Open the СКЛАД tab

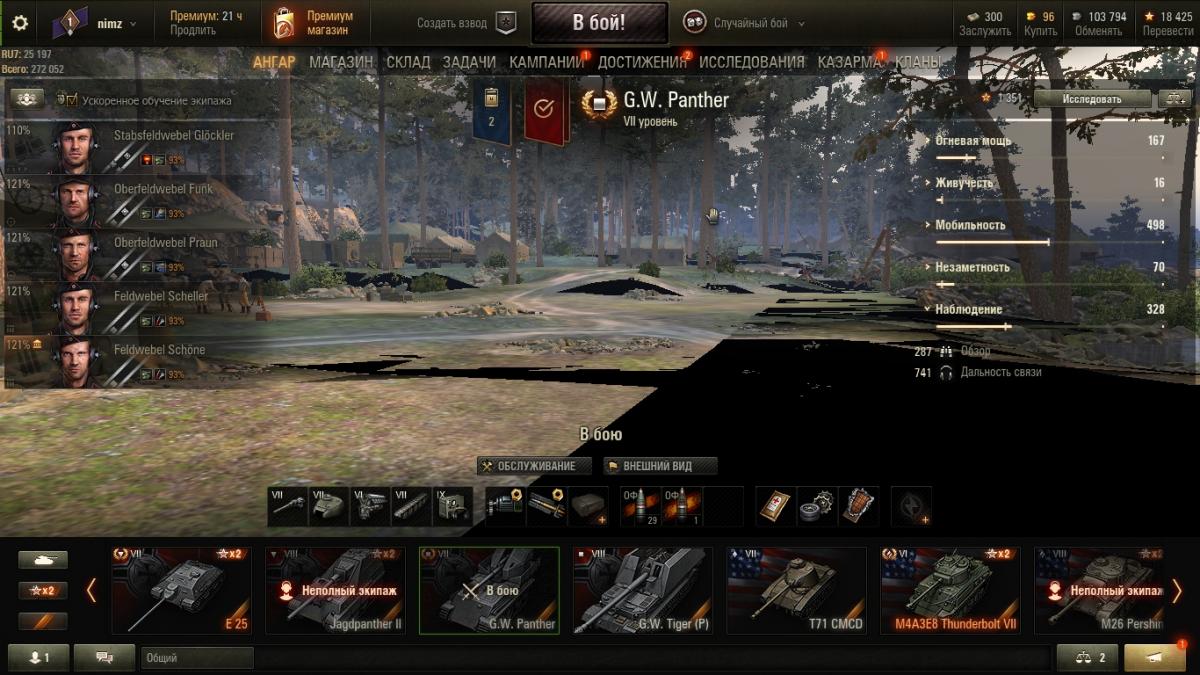coord(408,62)
